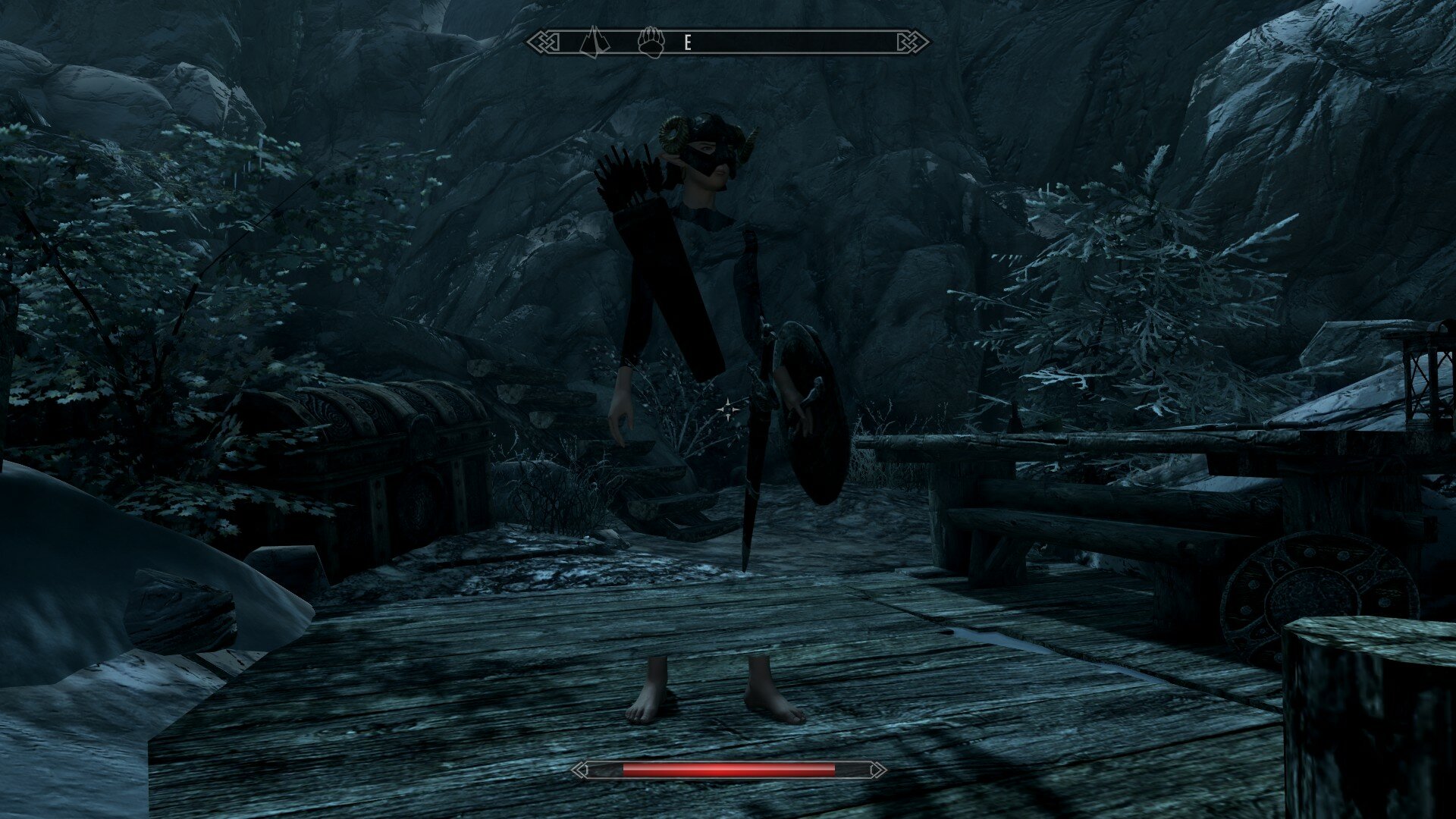The image size is (1456, 819).
Task: Click the mountain peak marker on the compass
Action: (595, 42)
